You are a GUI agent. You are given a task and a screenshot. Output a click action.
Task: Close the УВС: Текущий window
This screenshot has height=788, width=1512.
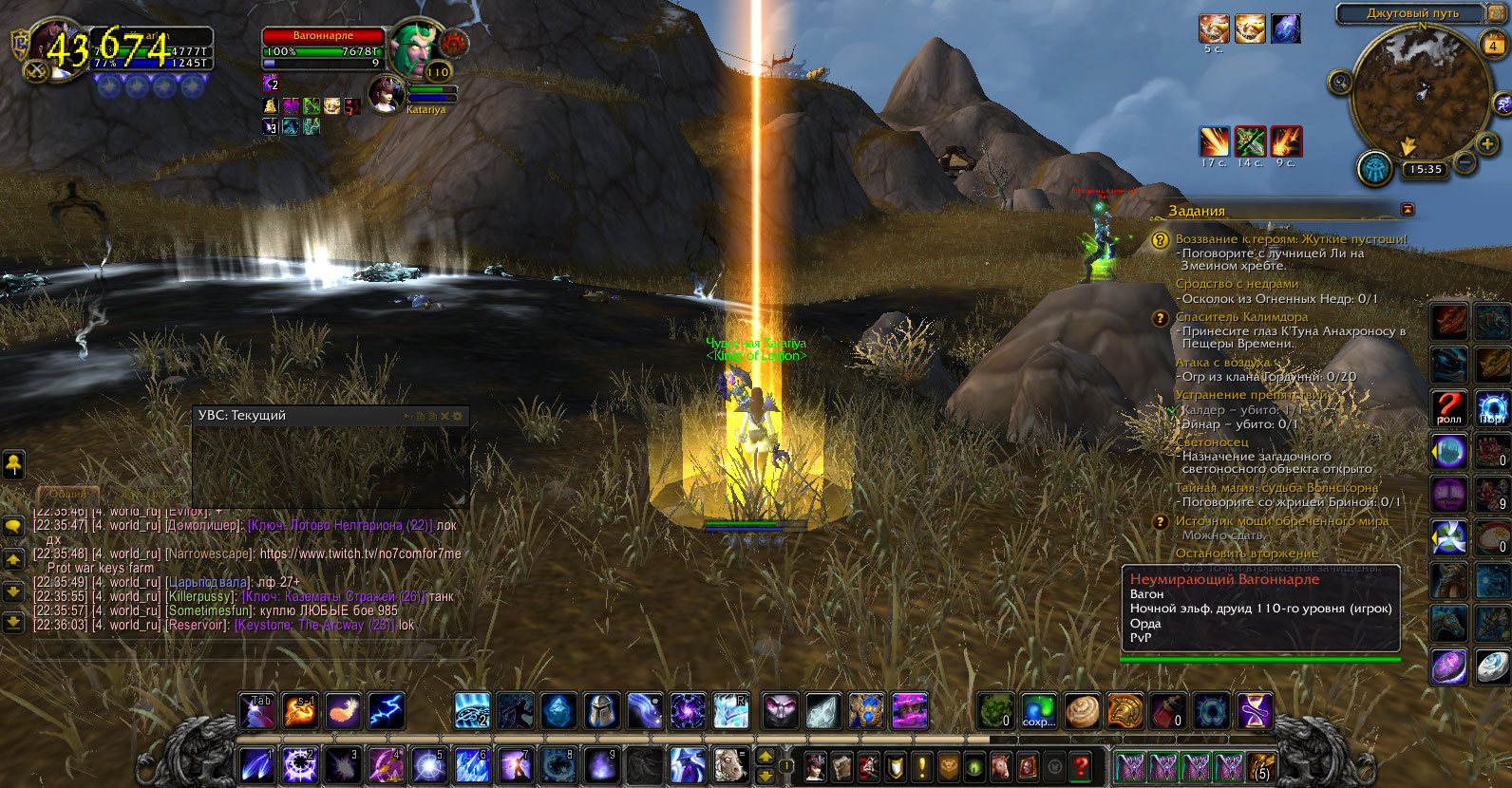click(444, 416)
